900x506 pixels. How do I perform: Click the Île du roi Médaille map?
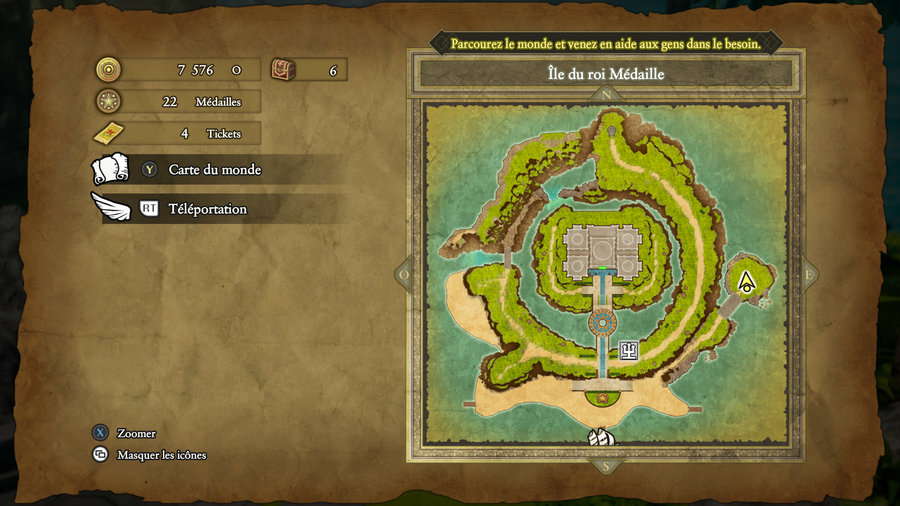pos(605,275)
